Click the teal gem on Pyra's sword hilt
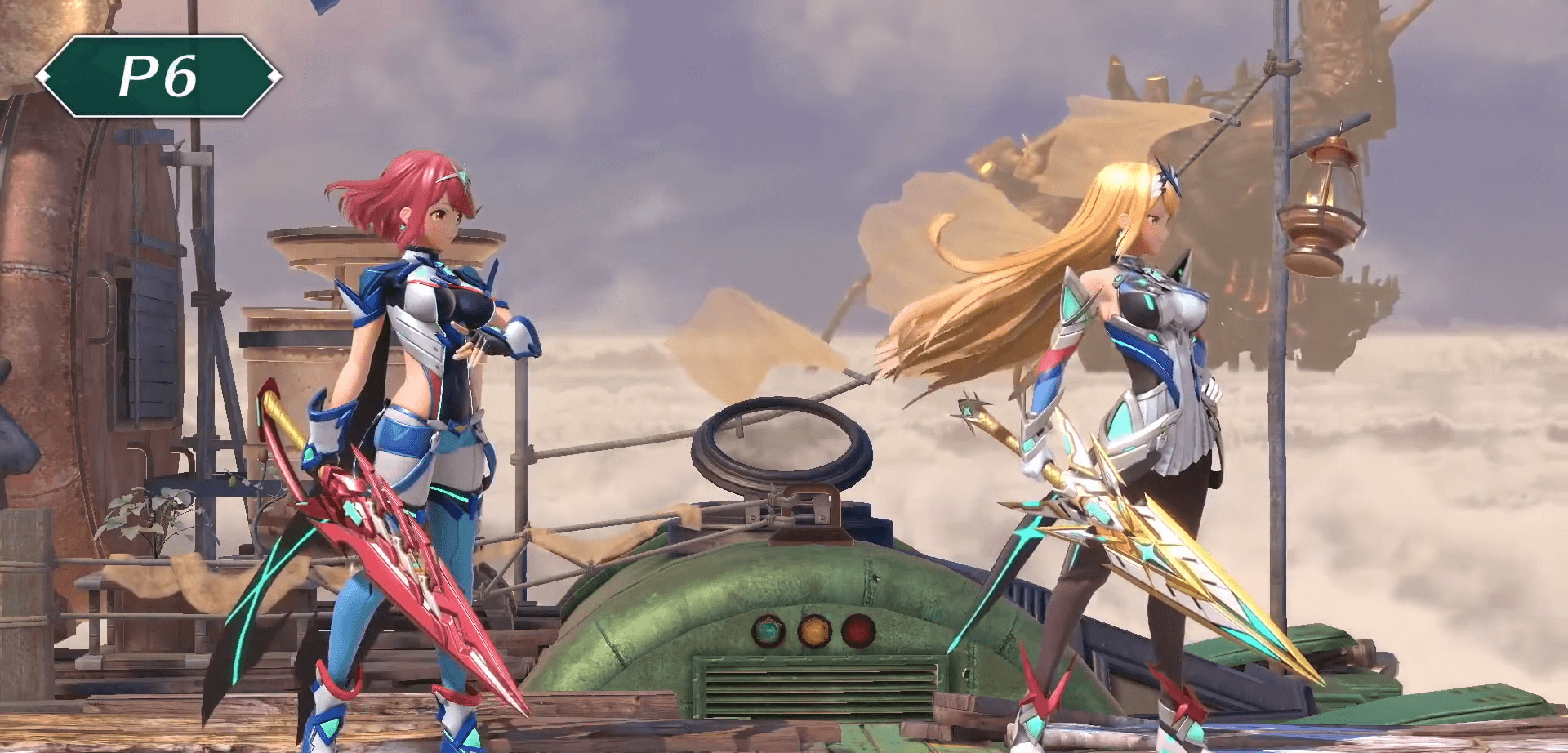1568x753 pixels. click(x=352, y=511)
